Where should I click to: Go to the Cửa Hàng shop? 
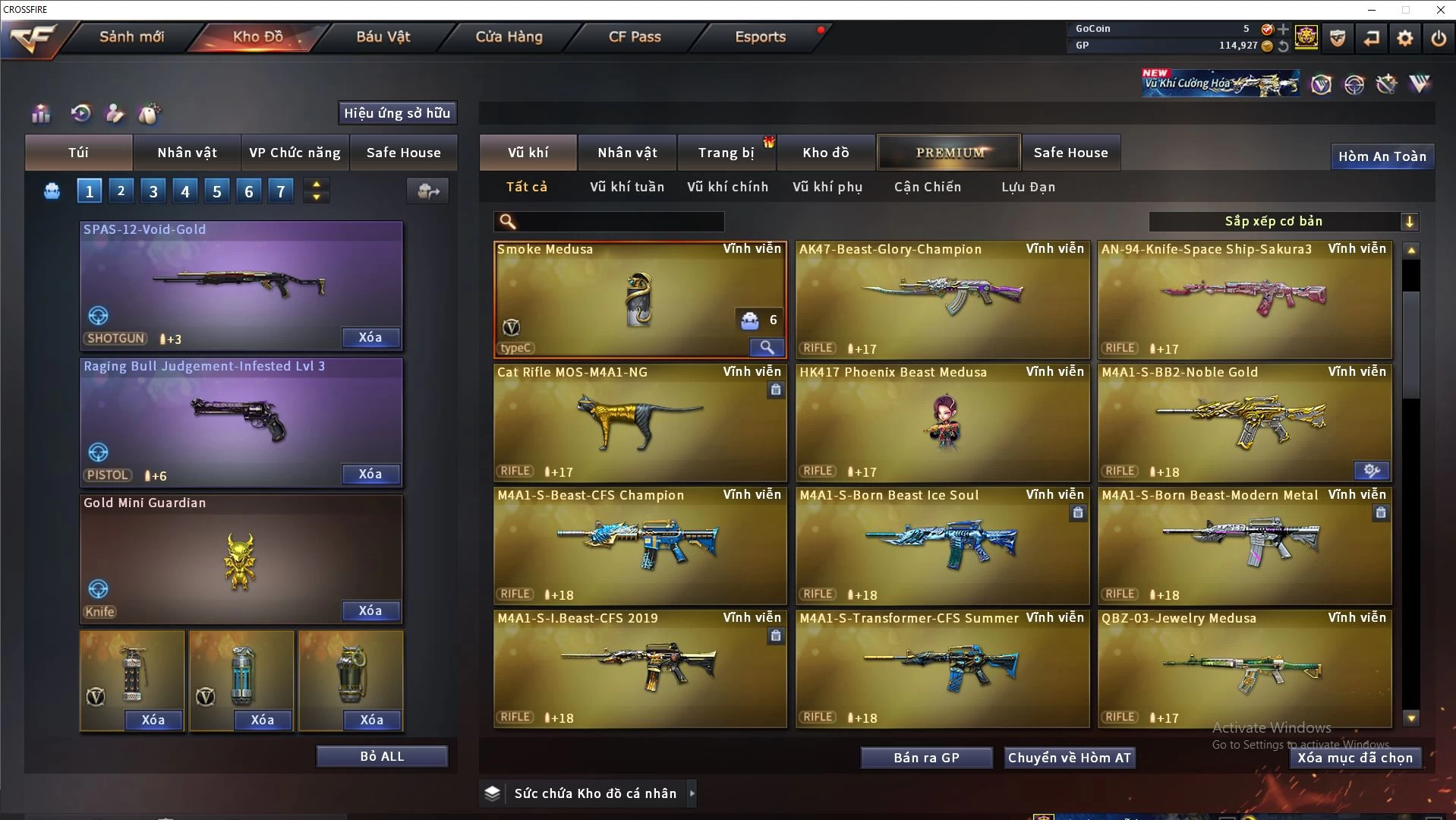[509, 36]
